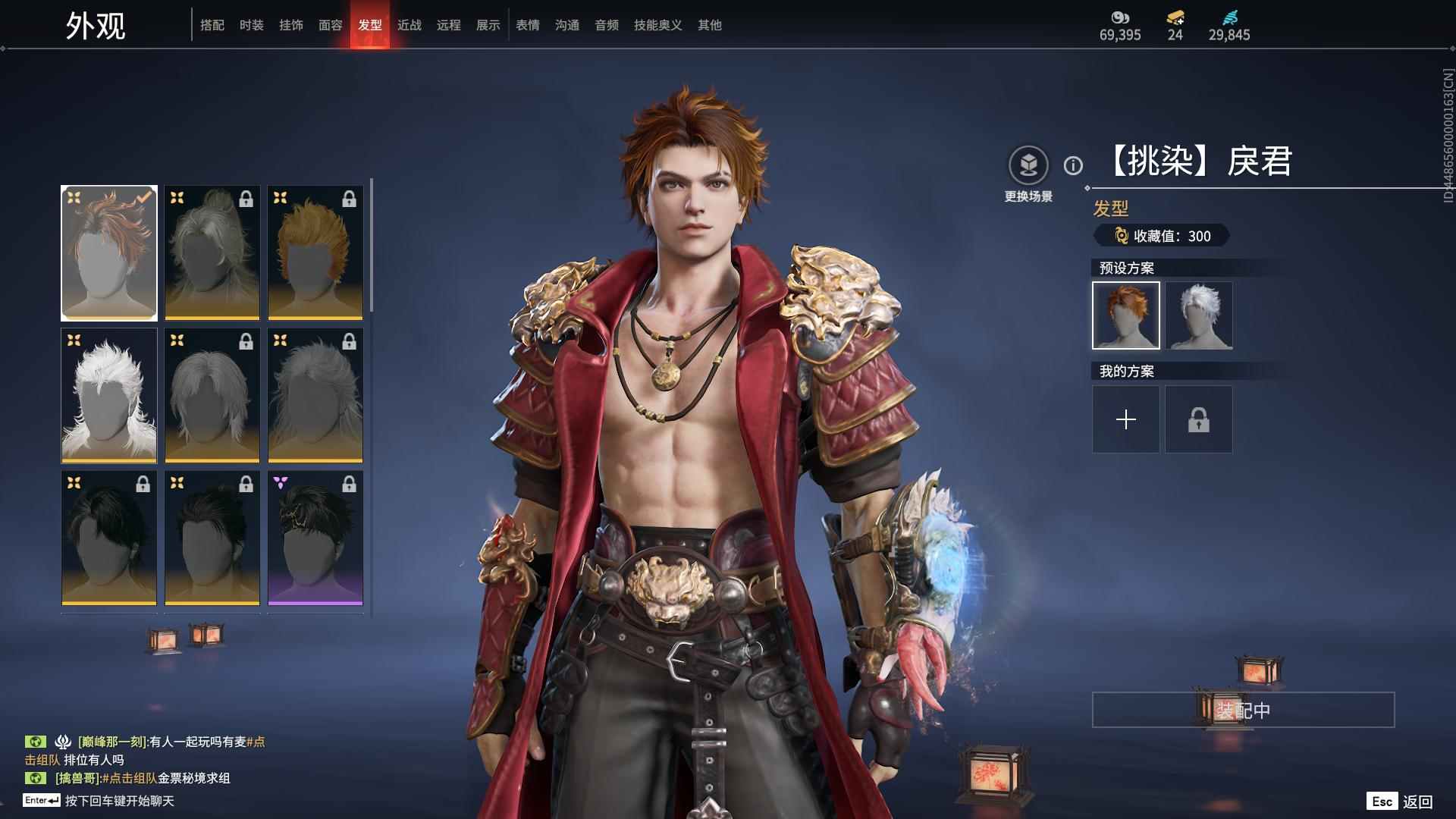Choose the white hair preset scheme

coord(1199,315)
